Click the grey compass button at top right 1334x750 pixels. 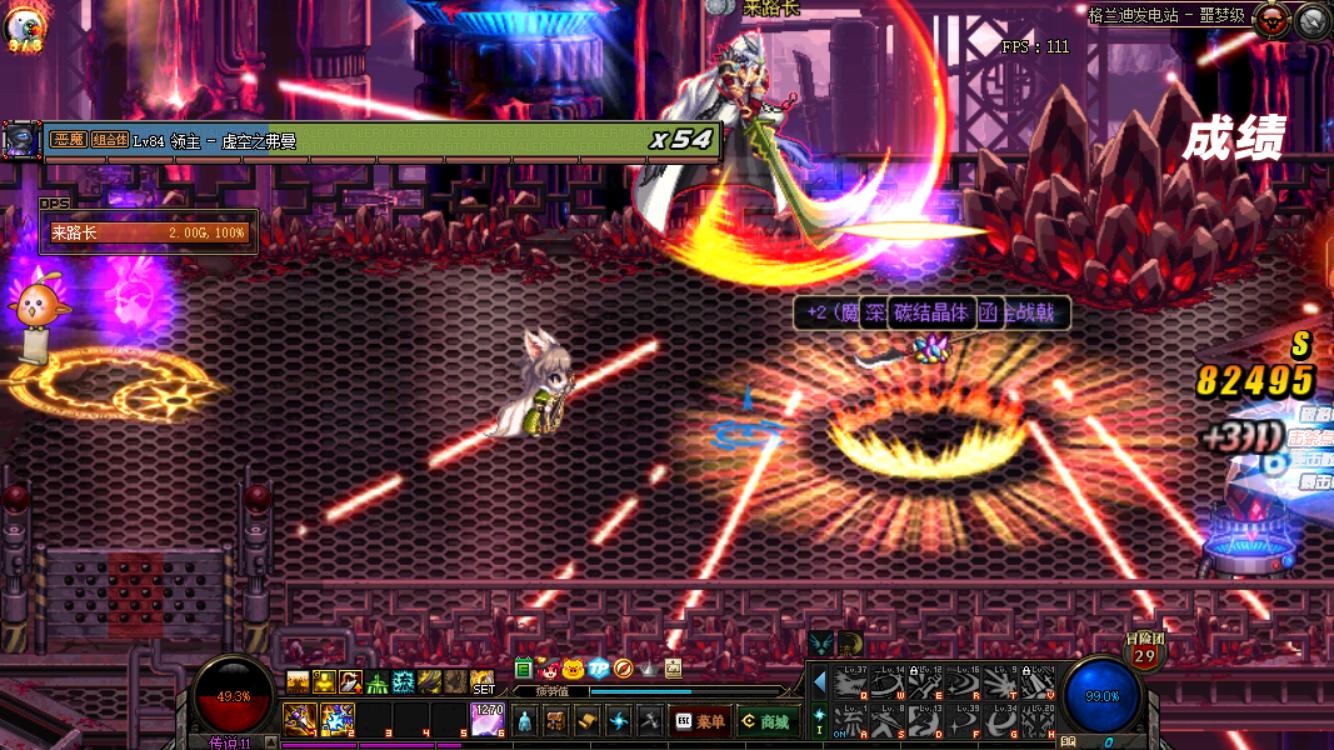[x=1313, y=21]
